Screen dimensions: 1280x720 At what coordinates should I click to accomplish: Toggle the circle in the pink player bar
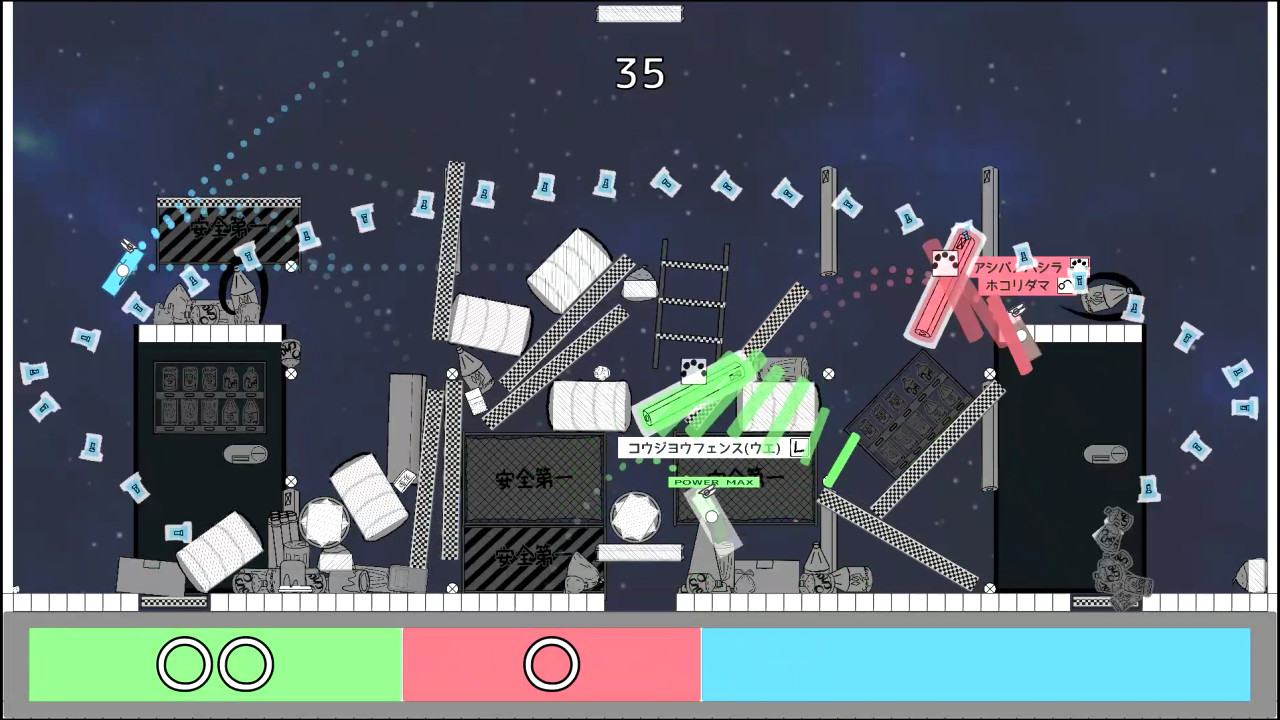(551, 663)
